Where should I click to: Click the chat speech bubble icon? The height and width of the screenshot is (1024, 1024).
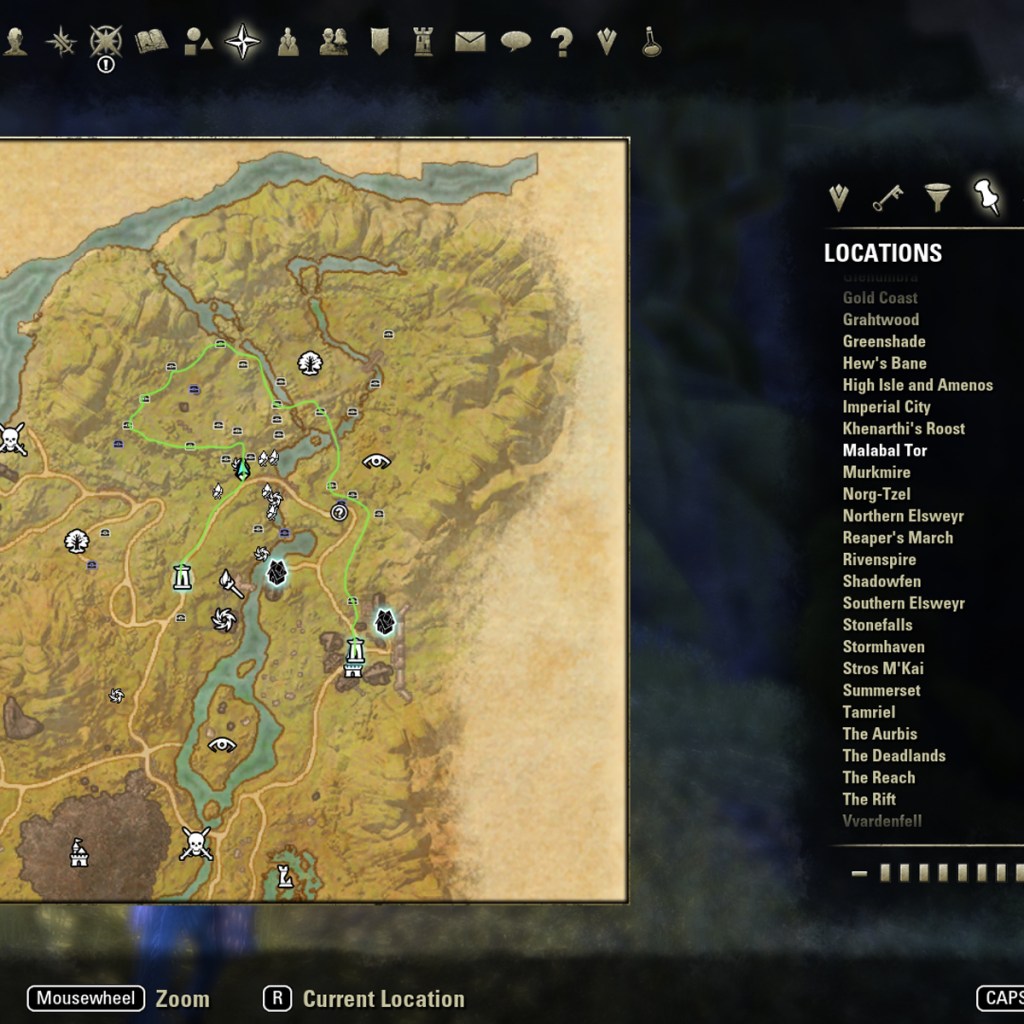pos(516,41)
